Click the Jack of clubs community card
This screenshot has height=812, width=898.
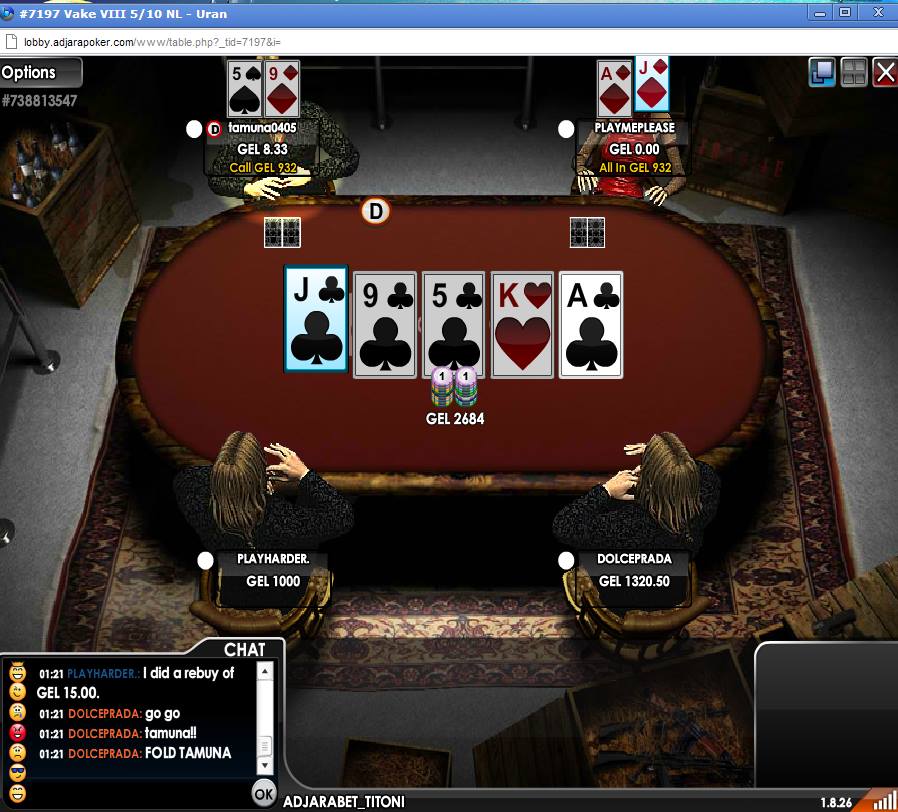pos(316,319)
